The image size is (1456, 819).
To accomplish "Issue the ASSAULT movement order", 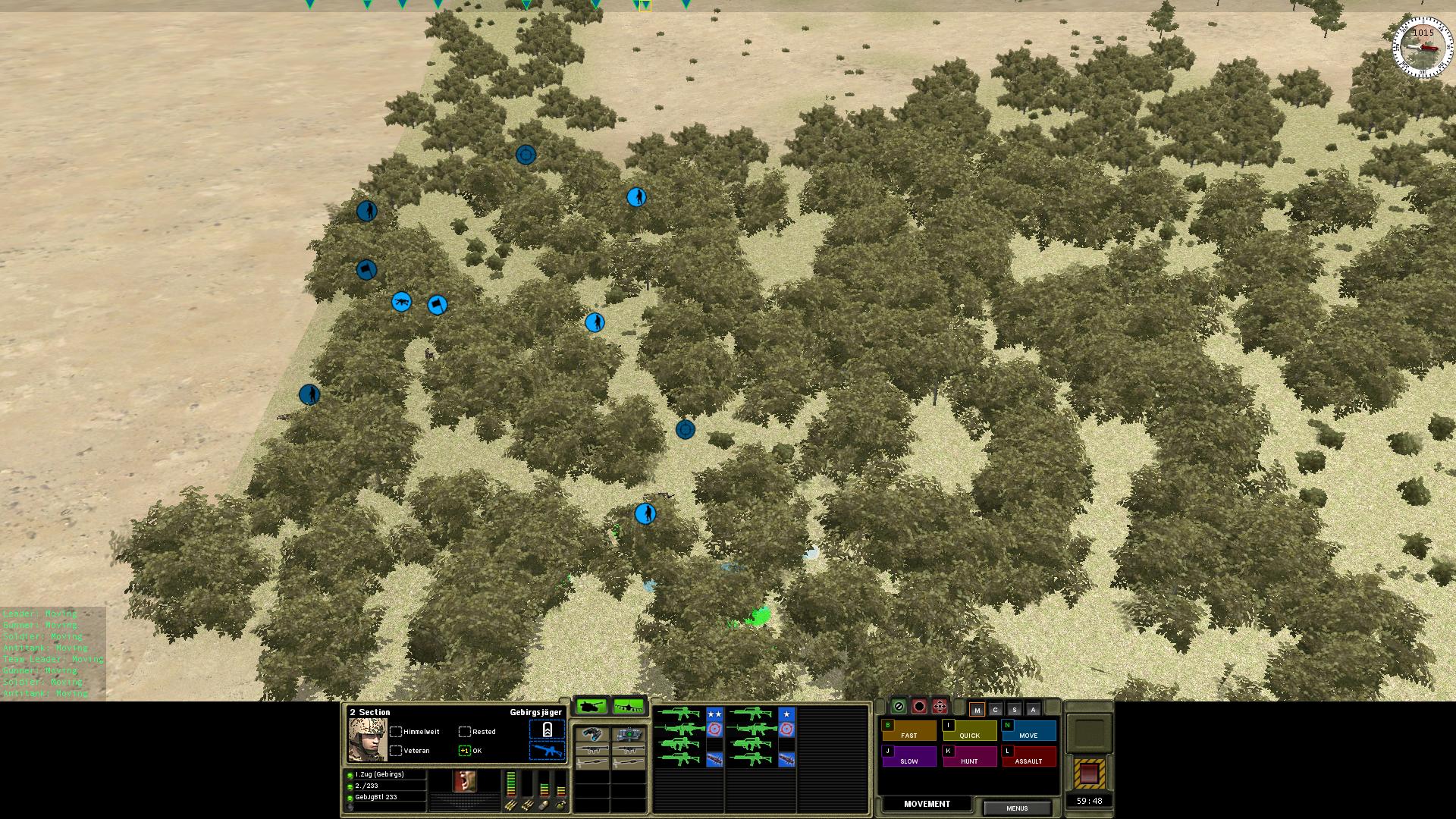I will pyautogui.click(x=1029, y=761).
